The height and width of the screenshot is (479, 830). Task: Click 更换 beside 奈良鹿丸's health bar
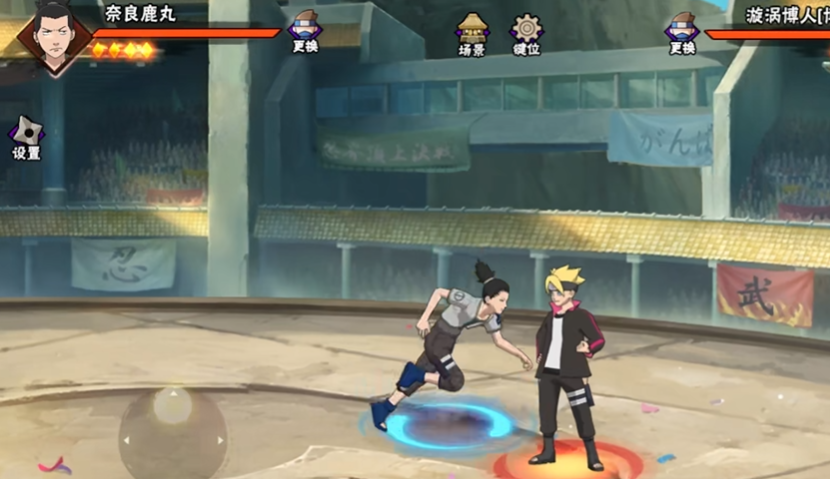305,30
